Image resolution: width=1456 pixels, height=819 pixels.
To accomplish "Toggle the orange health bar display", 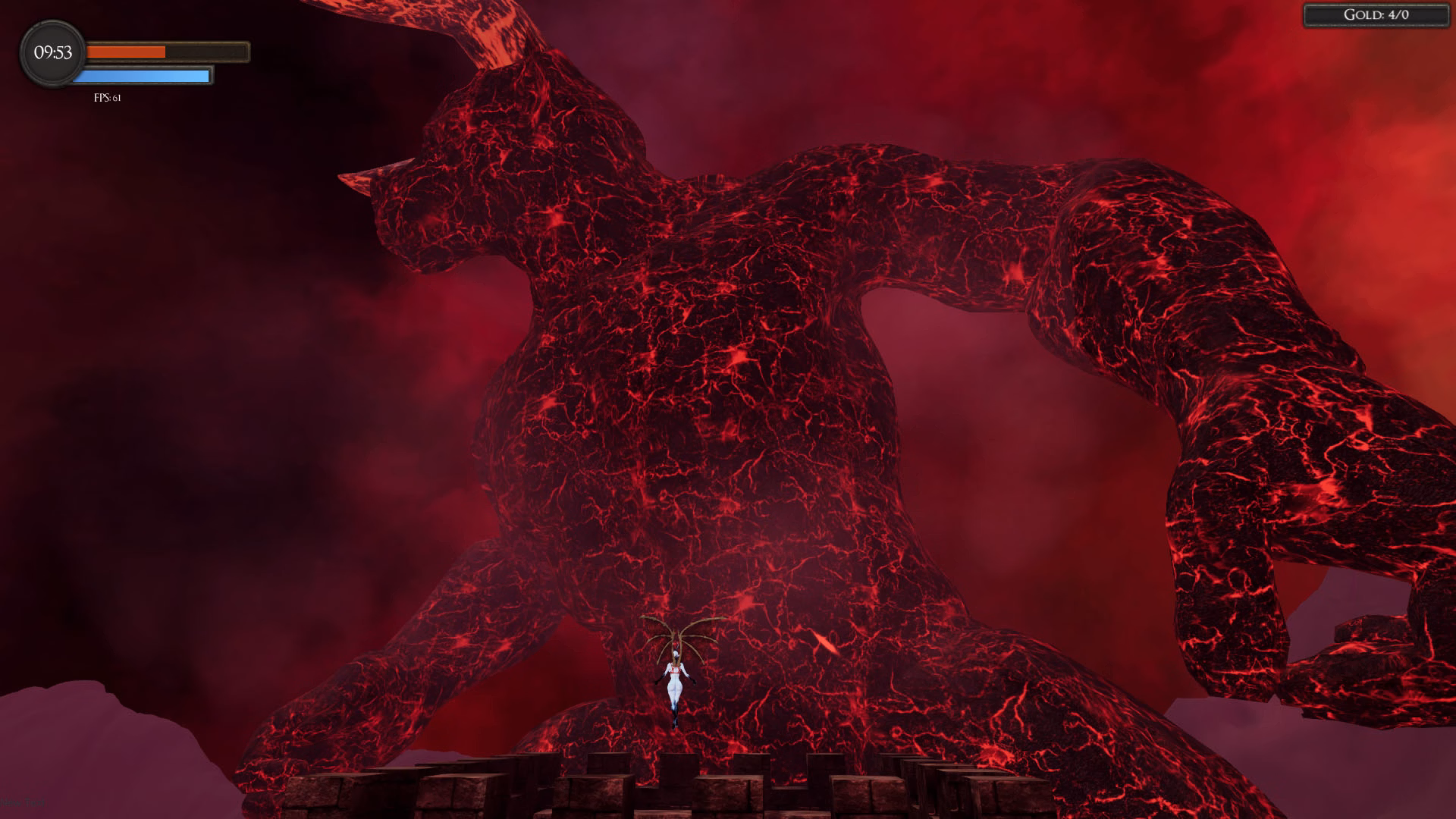I will click(167, 51).
